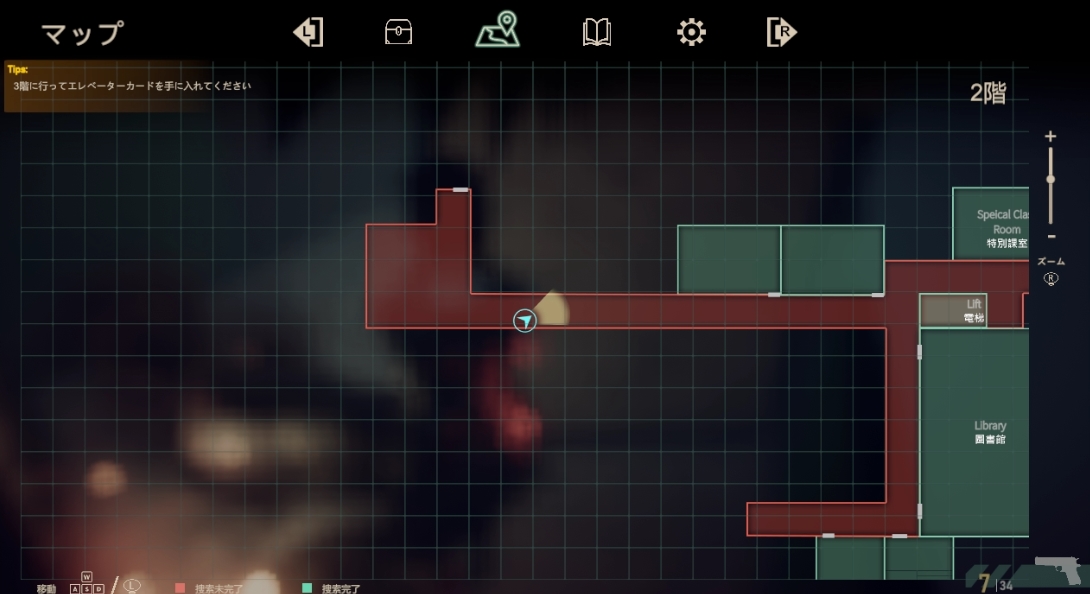Open the gear settings tab

click(x=691, y=32)
